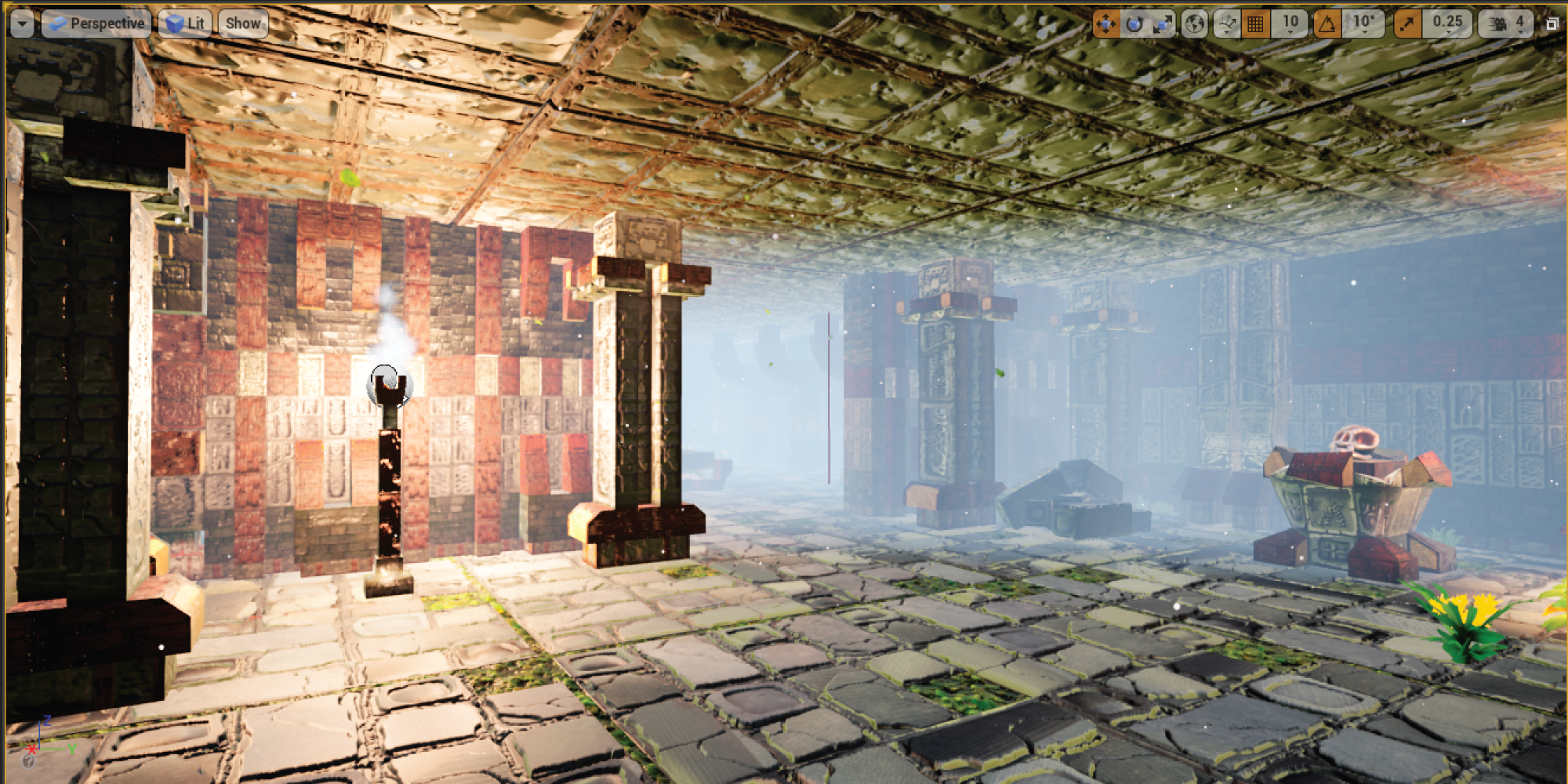Enable surface snapping

1226,23
